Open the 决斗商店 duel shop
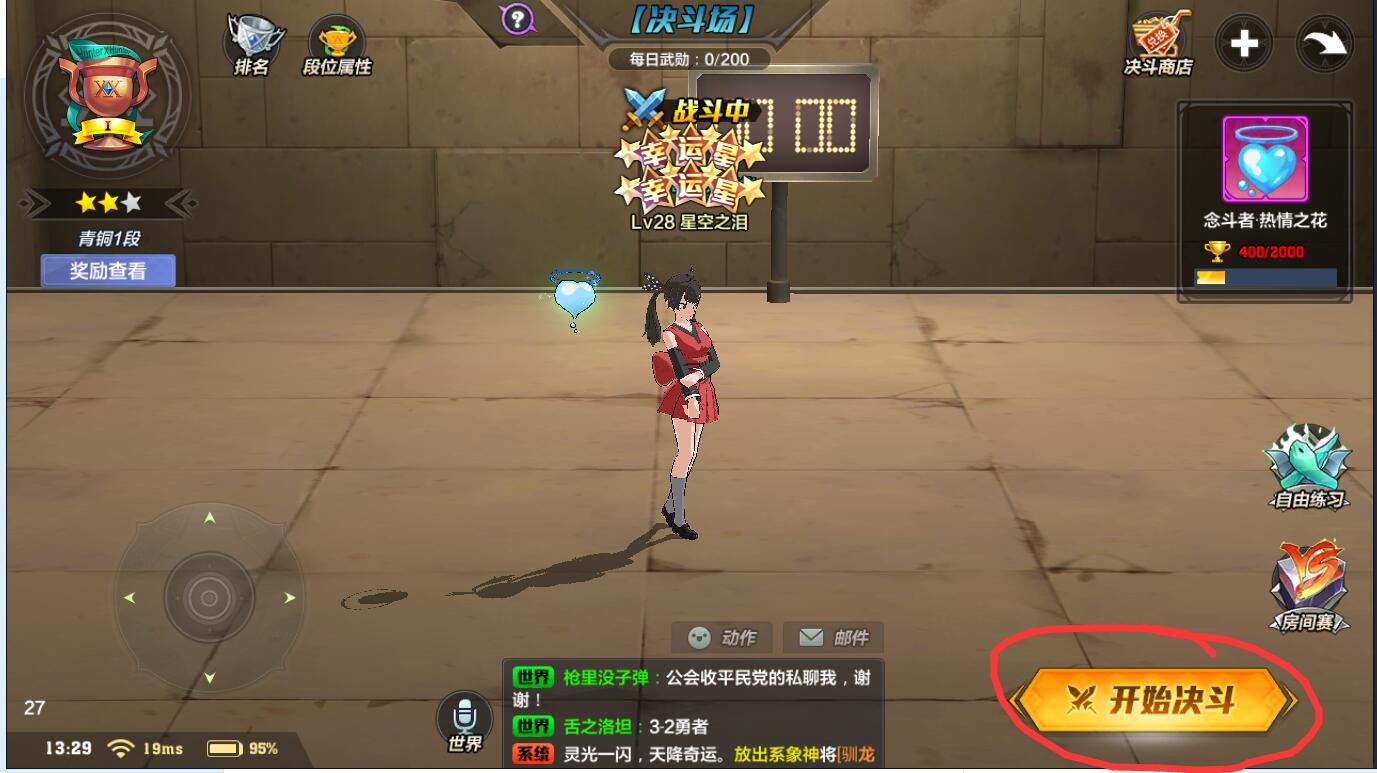The height and width of the screenshot is (773, 1377). point(1157,45)
